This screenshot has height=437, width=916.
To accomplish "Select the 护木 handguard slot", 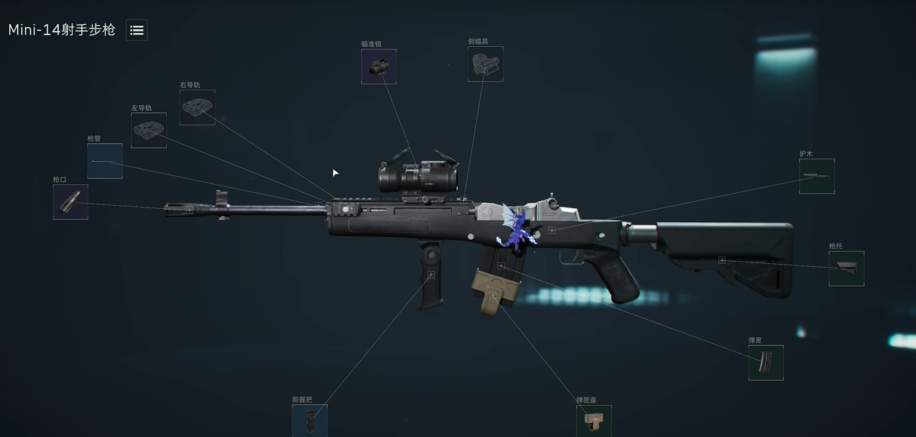I will [x=816, y=176].
